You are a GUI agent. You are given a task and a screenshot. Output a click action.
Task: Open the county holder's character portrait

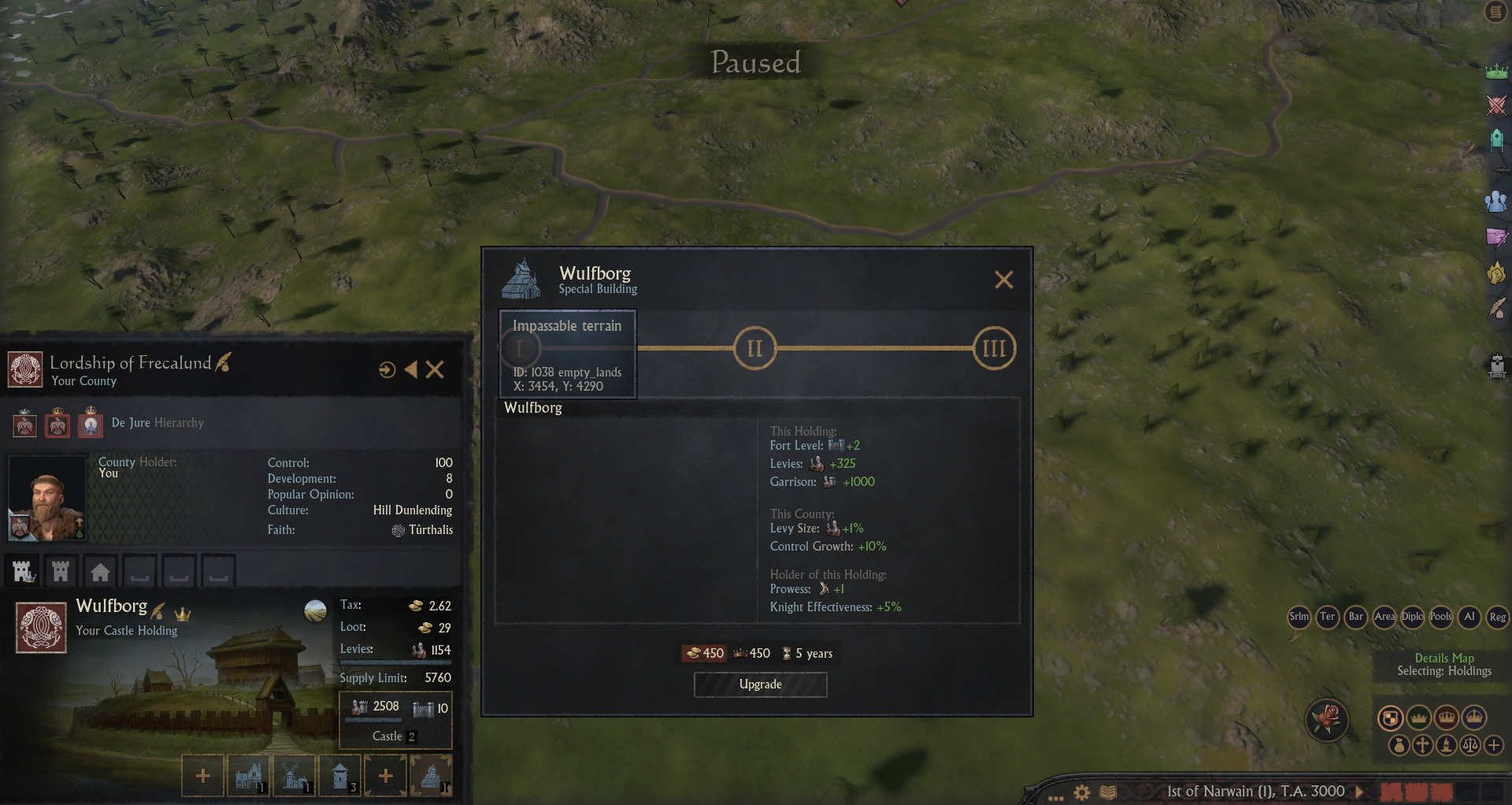[46, 498]
